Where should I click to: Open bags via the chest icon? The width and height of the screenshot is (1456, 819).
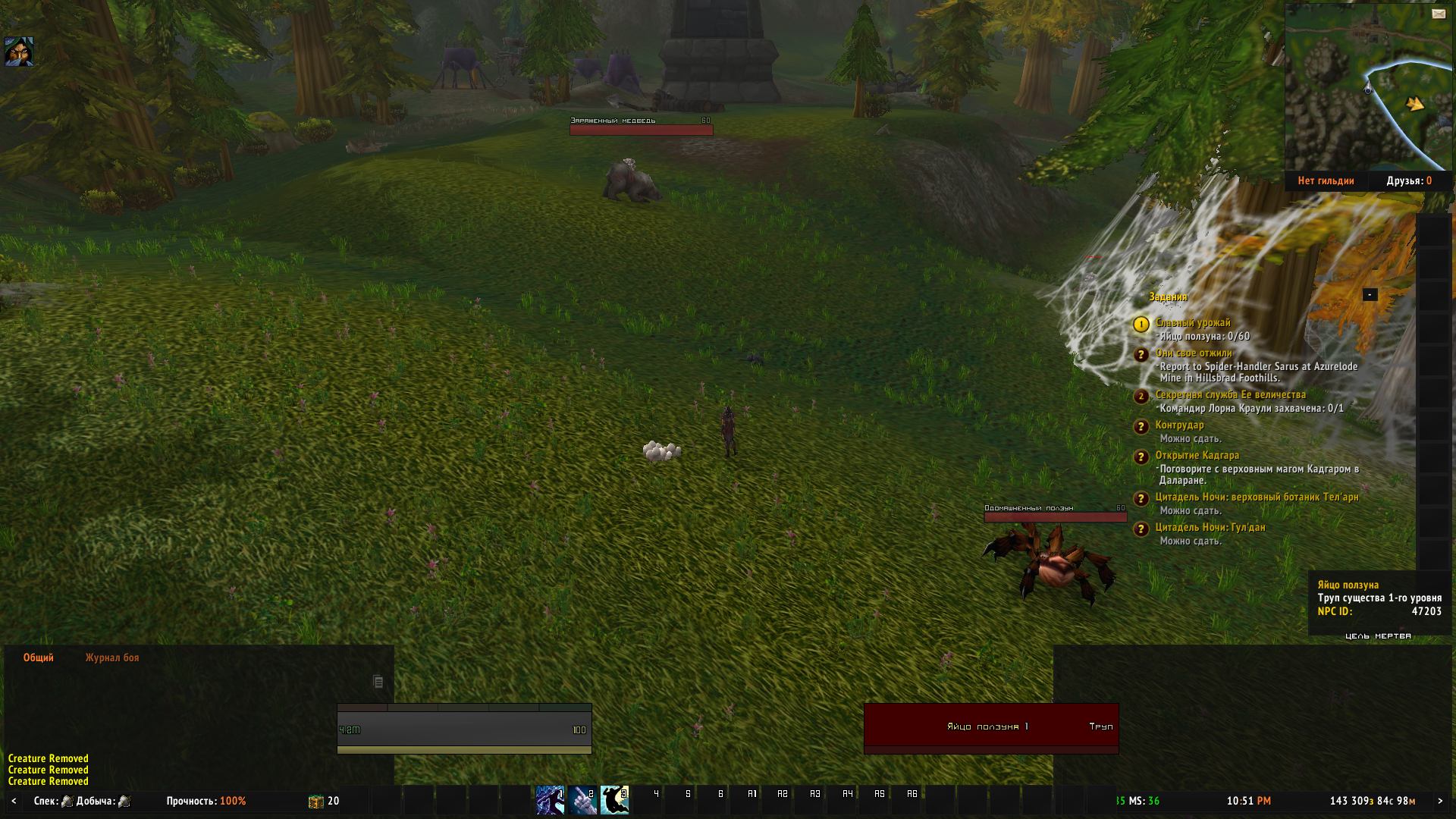315,802
